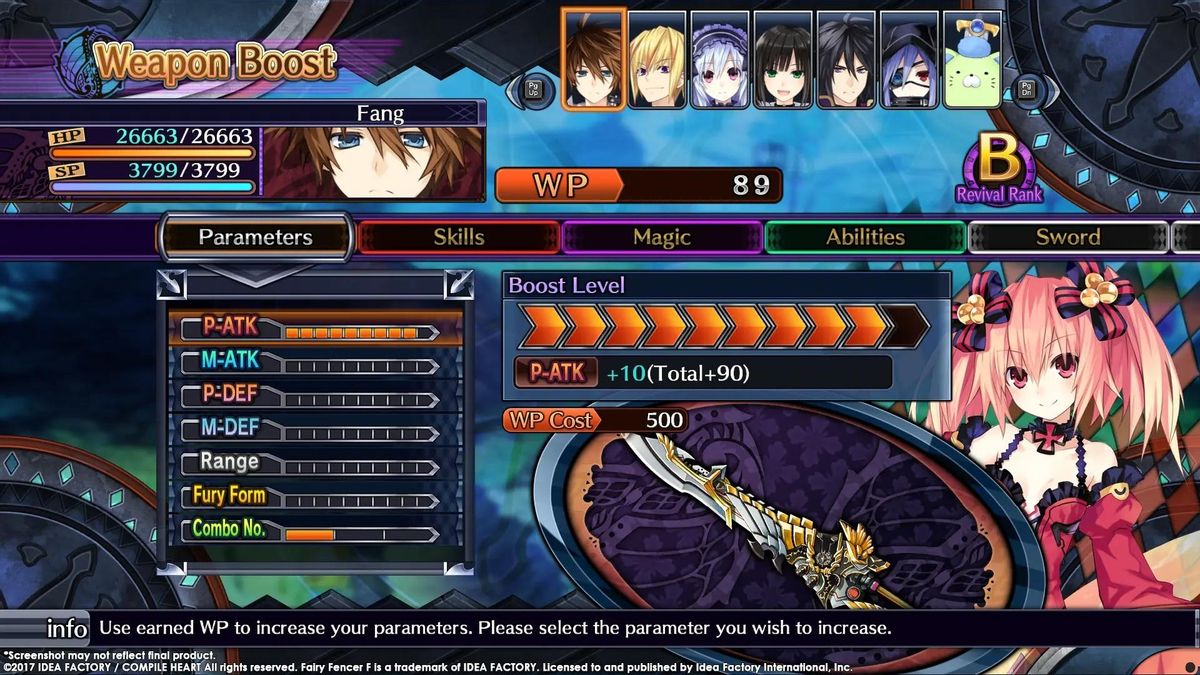Switch to the Parameters tab

[255, 237]
